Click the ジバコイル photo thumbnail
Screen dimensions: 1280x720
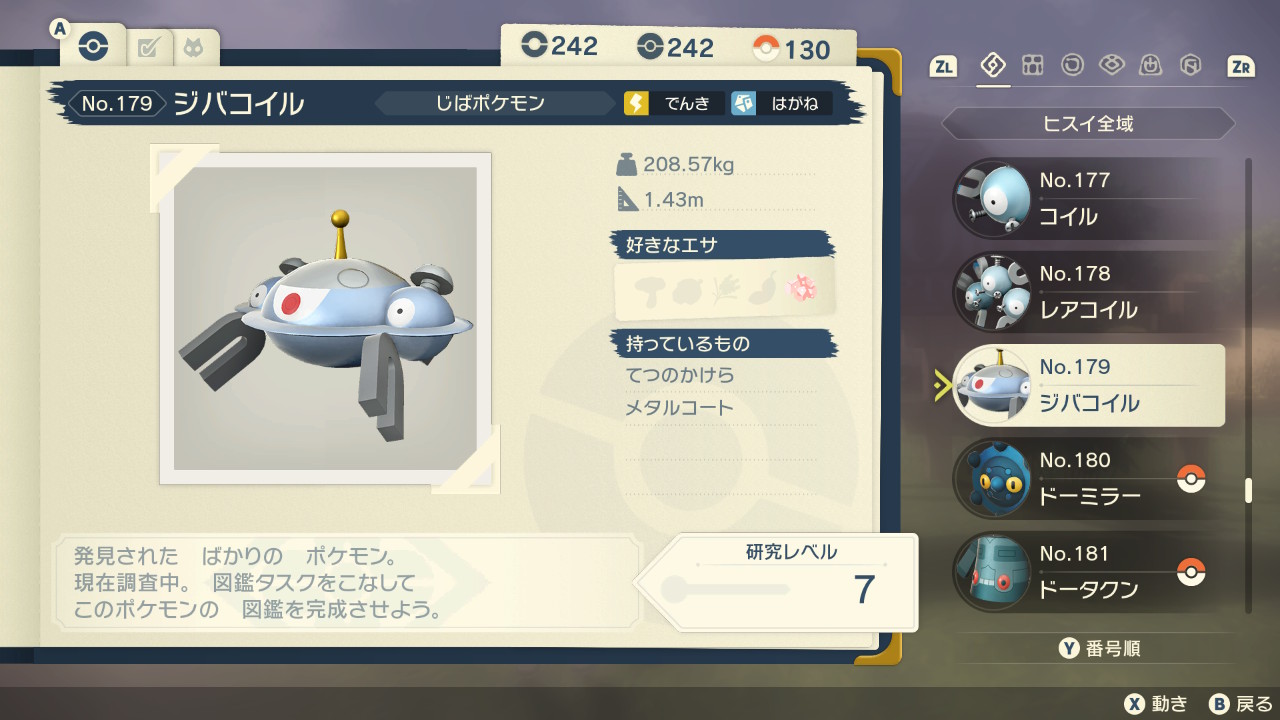point(325,318)
